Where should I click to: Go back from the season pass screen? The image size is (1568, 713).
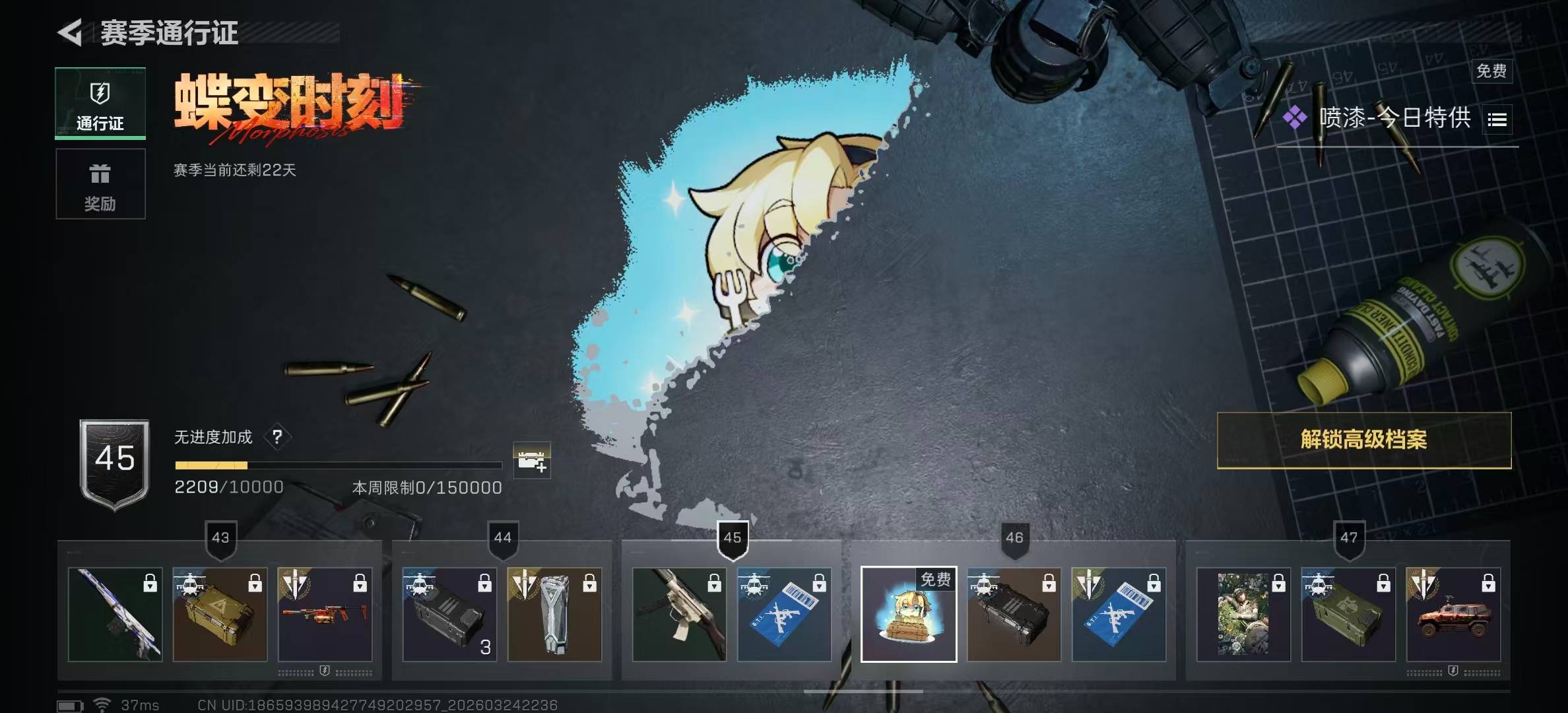click(70, 32)
